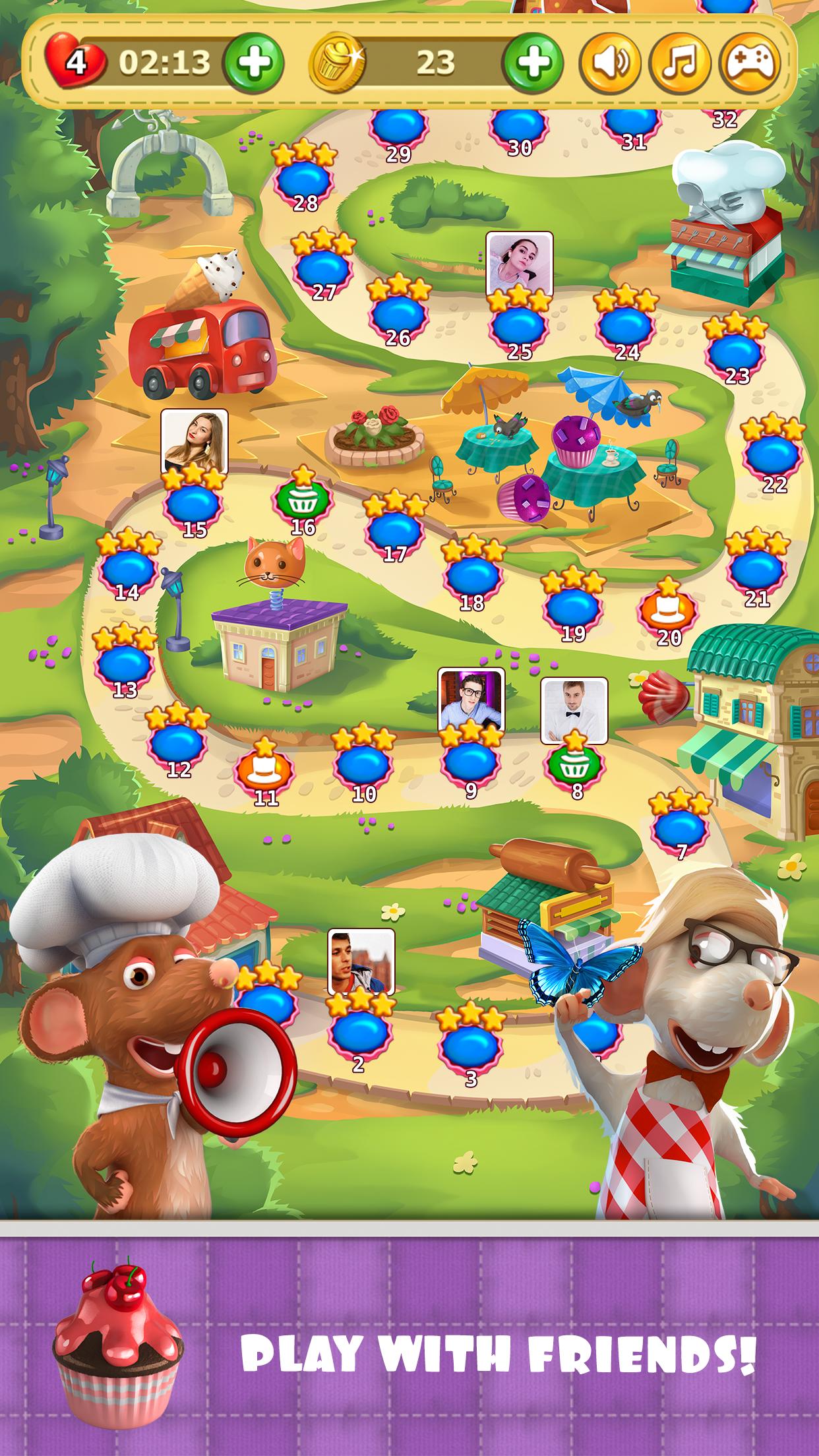
Task: Open level 10 node
Action: pos(363,765)
